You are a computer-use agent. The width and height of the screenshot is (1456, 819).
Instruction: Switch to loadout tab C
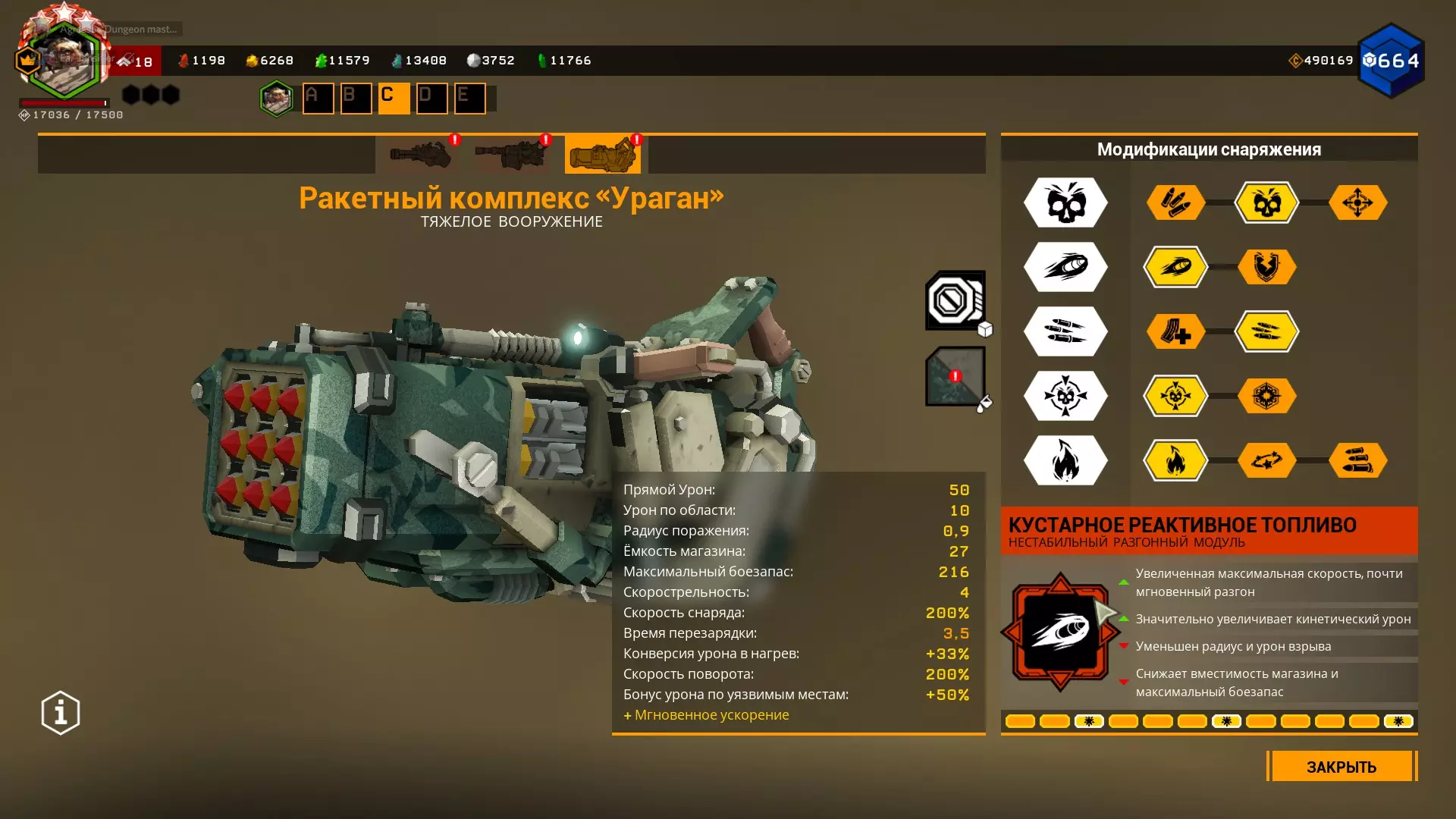click(394, 98)
